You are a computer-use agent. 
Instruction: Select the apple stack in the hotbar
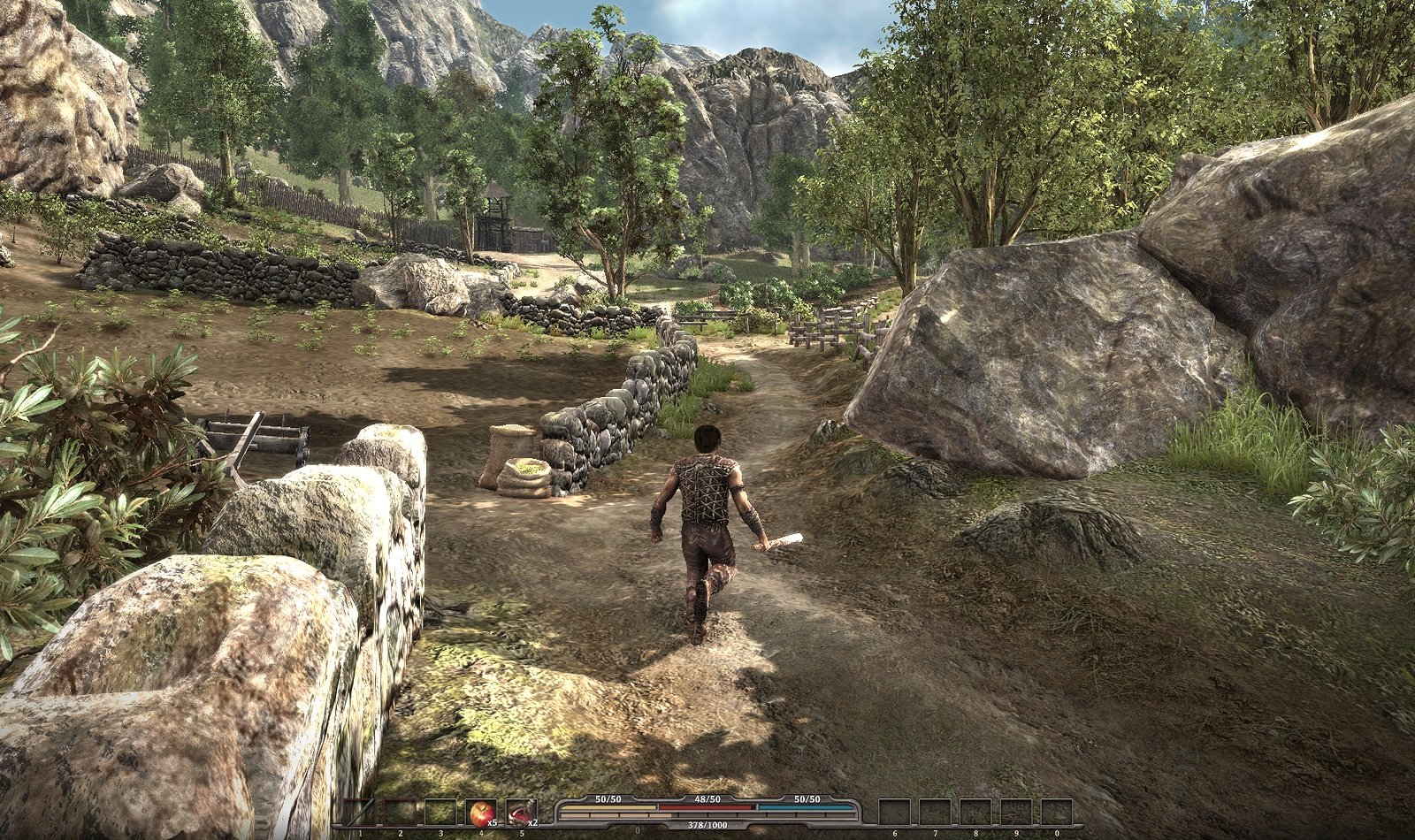(481, 812)
